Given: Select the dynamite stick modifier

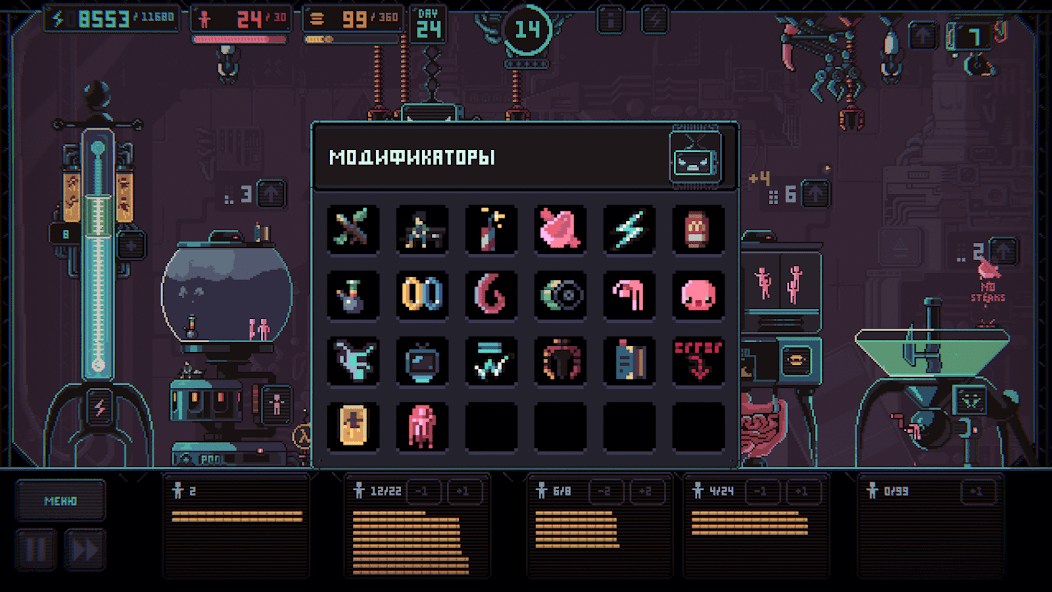Looking at the screenshot, I should (x=491, y=229).
